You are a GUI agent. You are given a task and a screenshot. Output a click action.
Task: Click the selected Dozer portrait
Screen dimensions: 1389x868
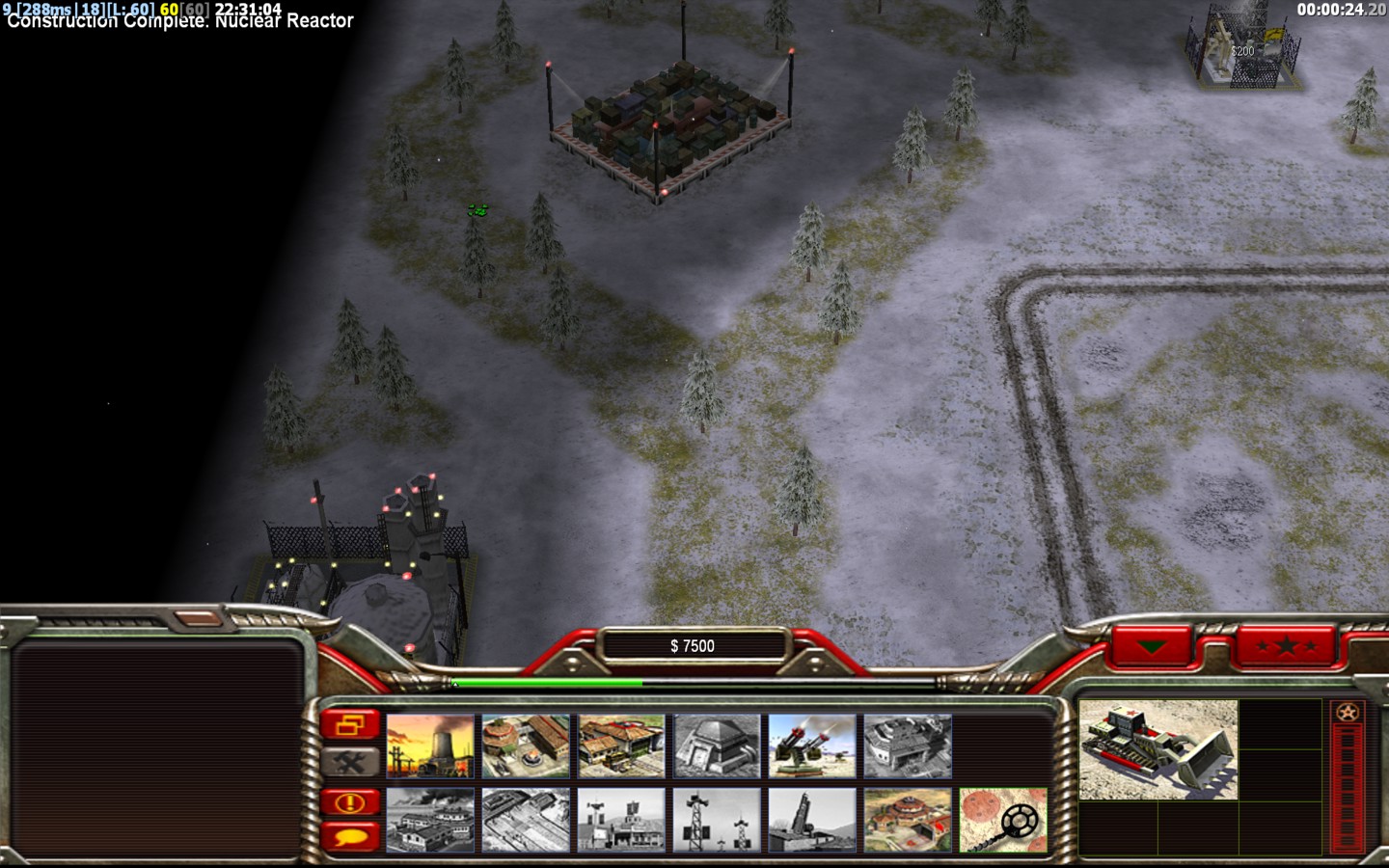click(x=1157, y=749)
